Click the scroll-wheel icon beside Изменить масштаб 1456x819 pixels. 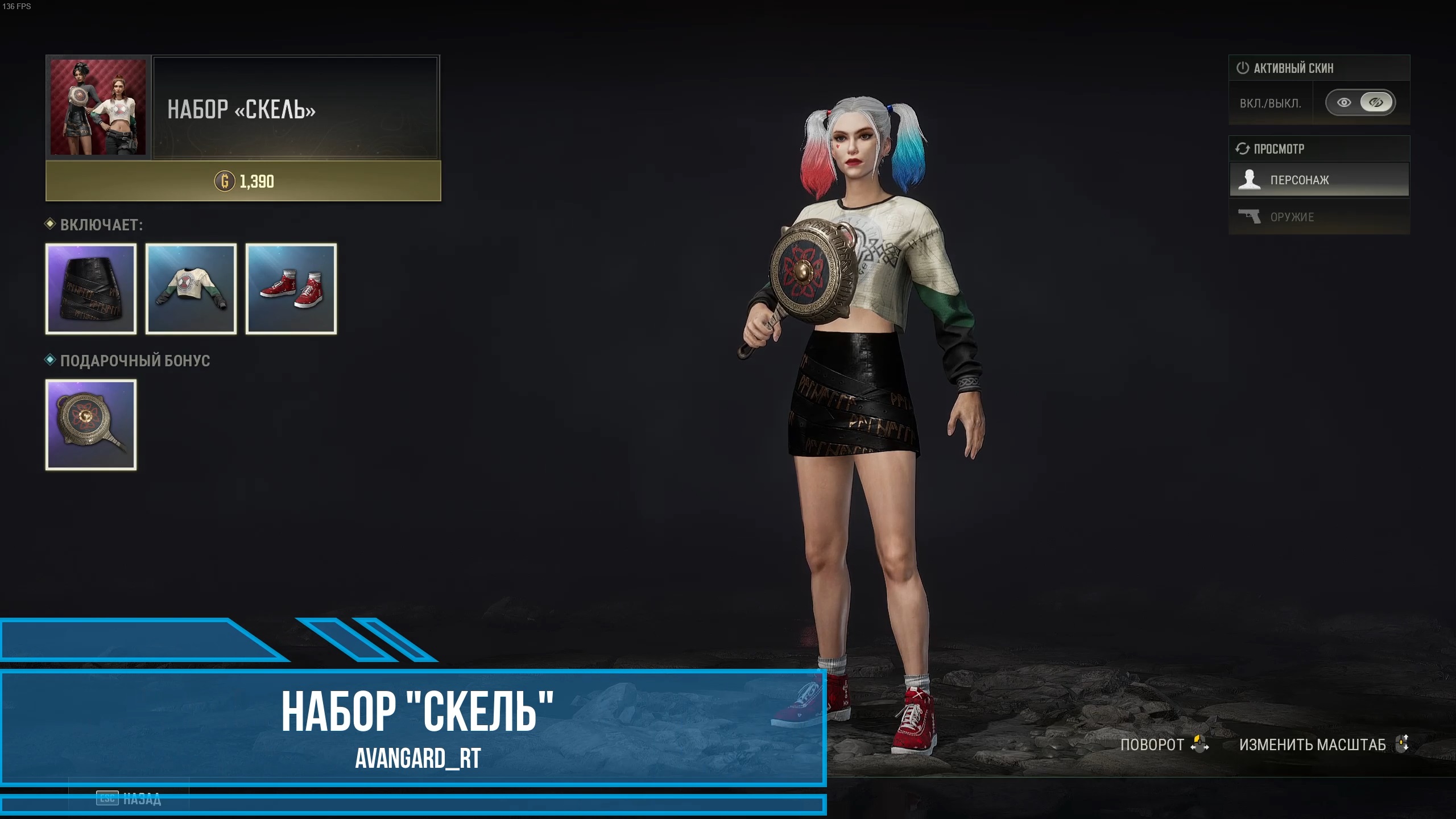[x=1403, y=744]
